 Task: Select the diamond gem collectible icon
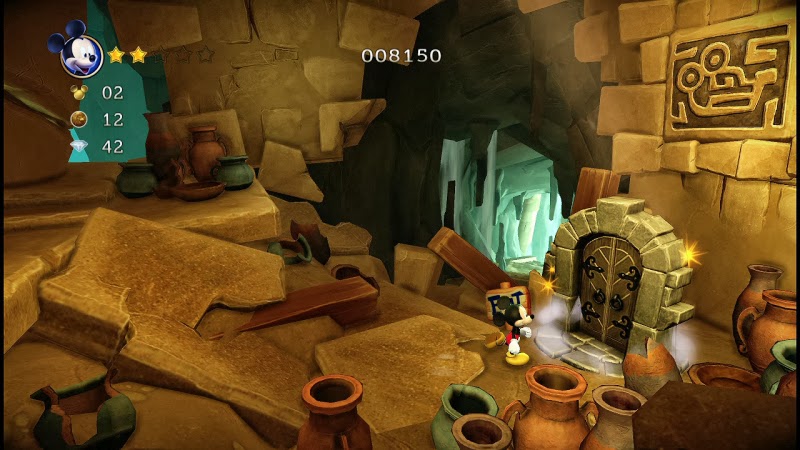pos(79,146)
